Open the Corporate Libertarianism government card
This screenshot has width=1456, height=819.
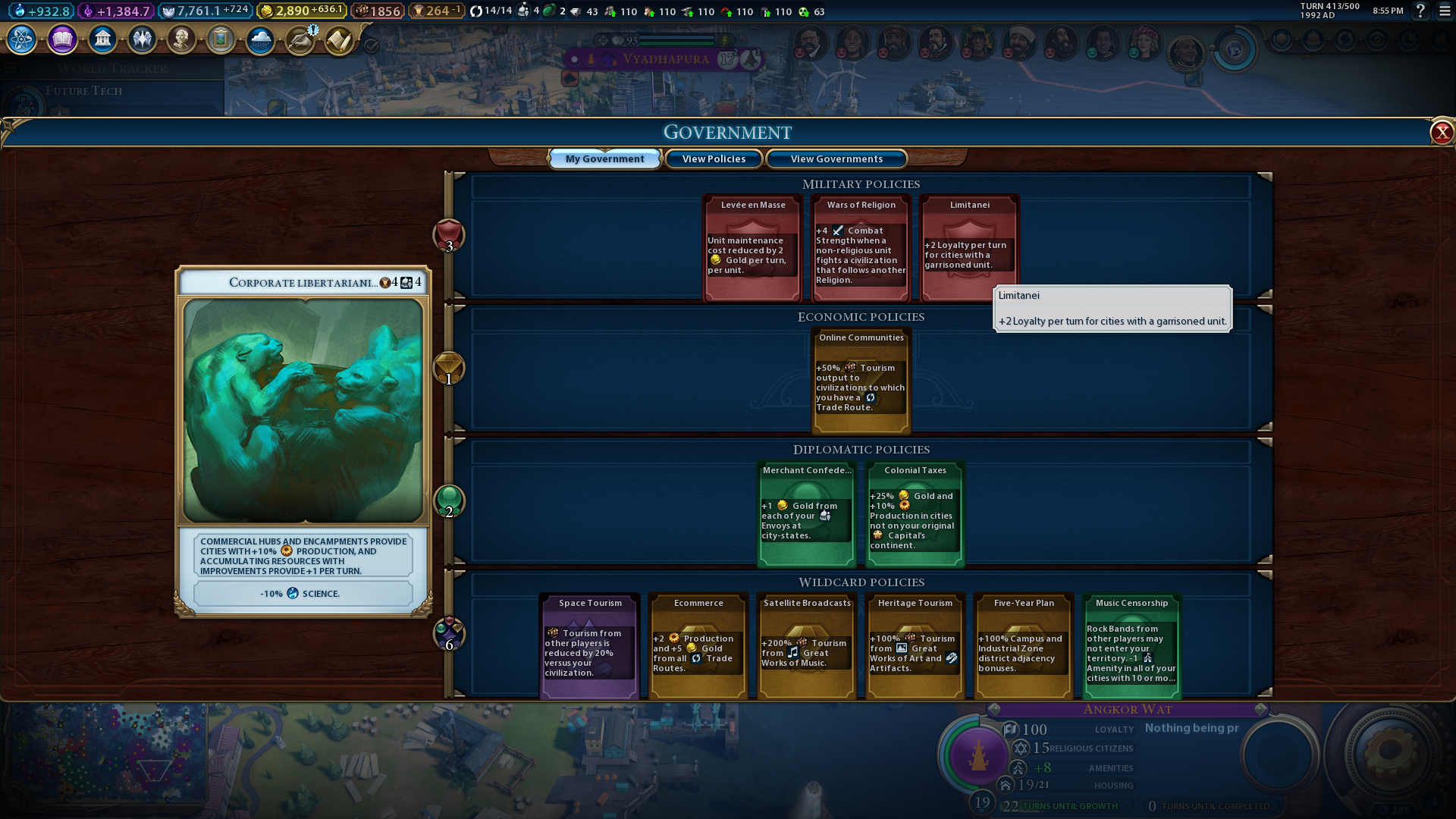303,440
